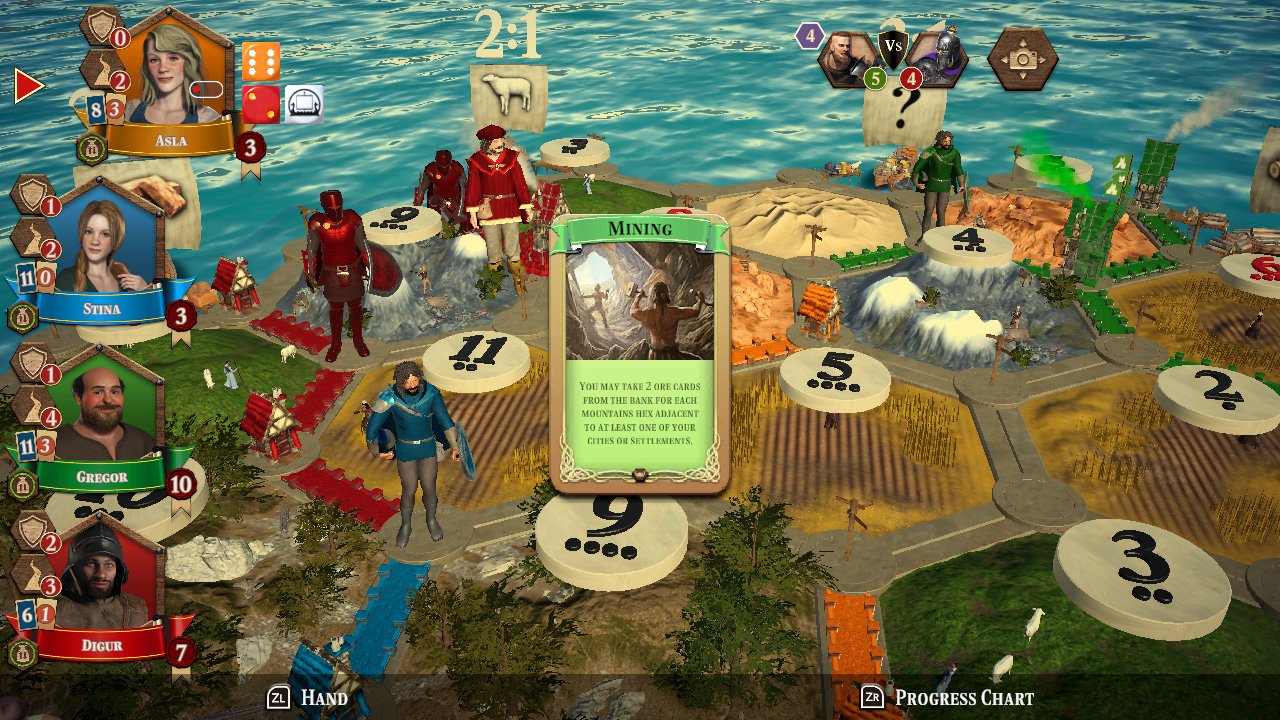Click Digur's longest road icon
Image resolution: width=1280 pixels, height=720 pixels.
[30, 573]
